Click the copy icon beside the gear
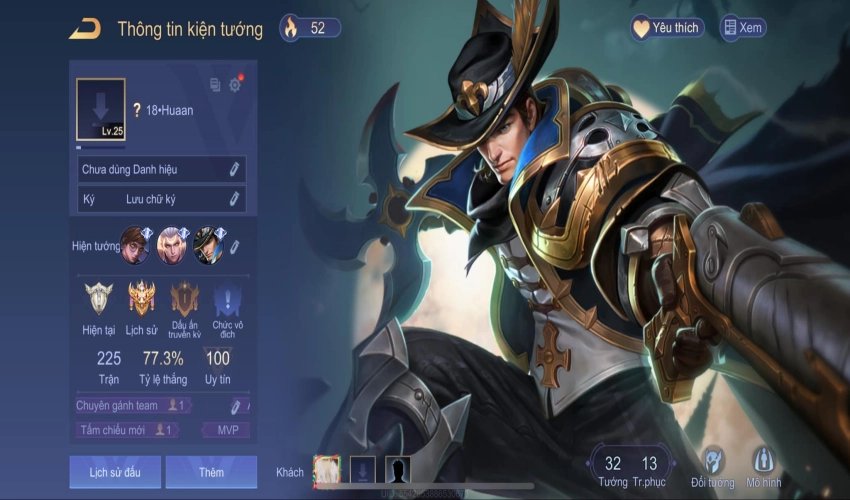 (x=215, y=85)
